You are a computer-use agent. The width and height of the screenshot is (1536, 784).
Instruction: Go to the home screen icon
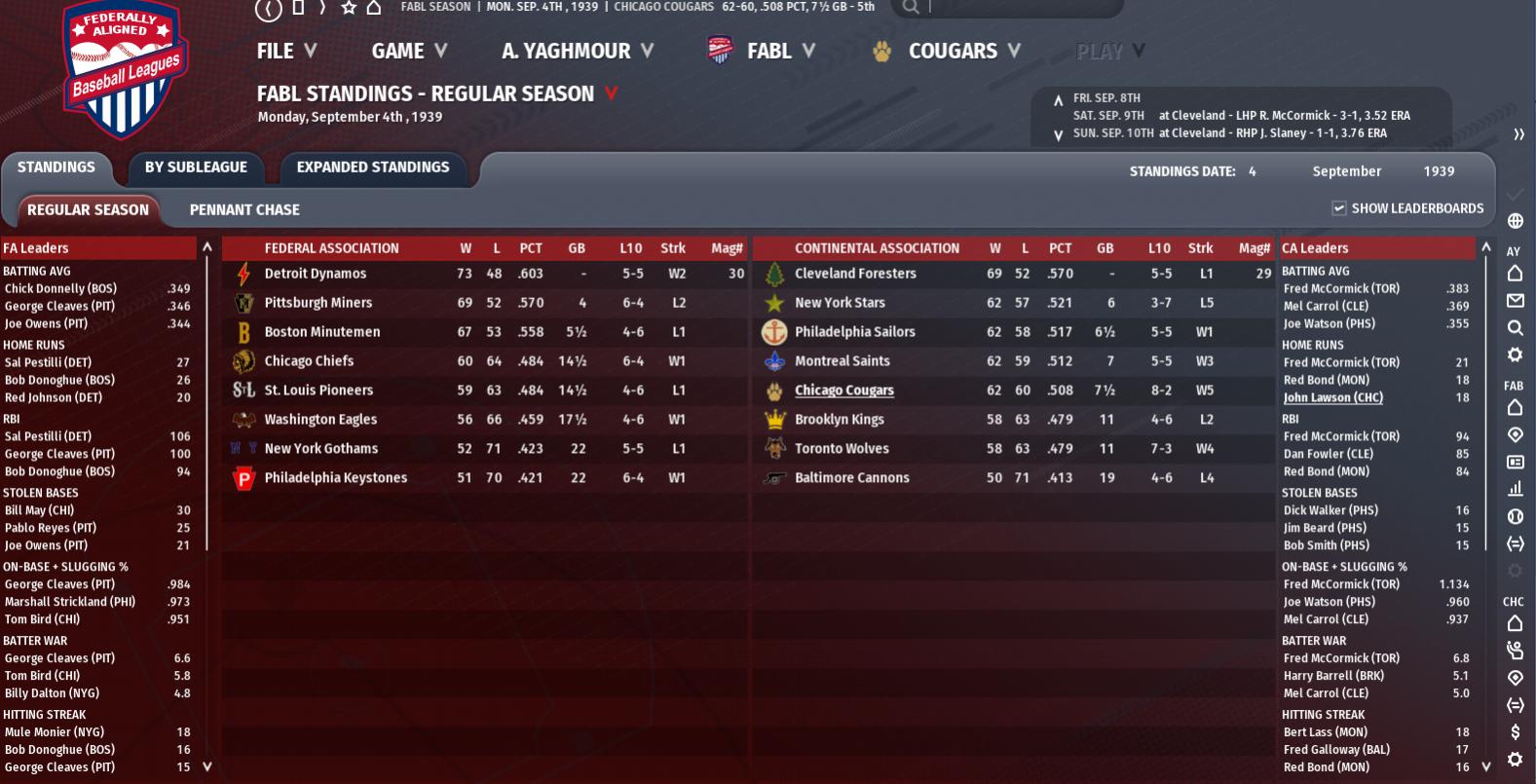[x=374, y=8]
